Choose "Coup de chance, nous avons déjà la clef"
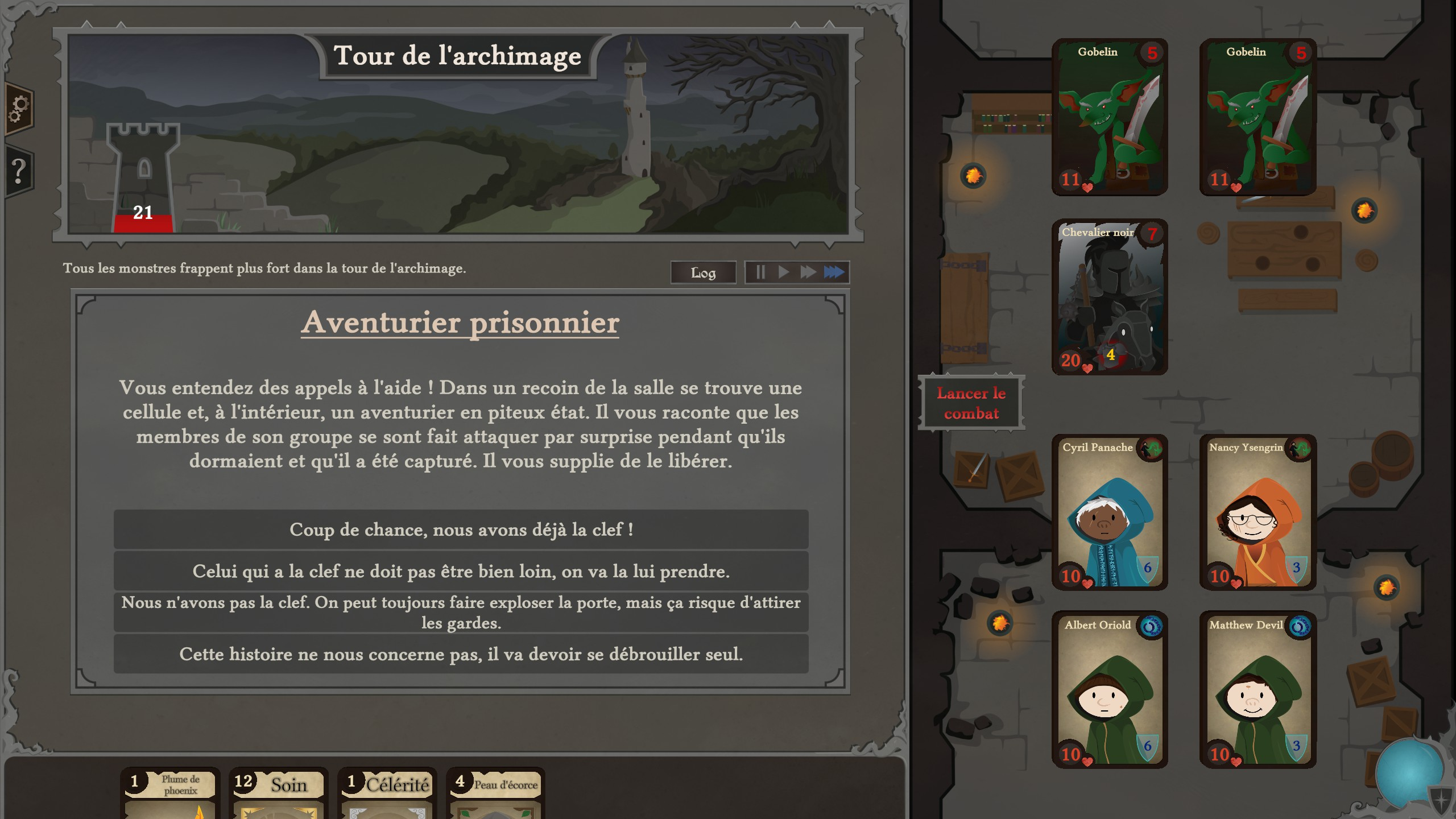 pyautogui.click(x=461, y=530)
